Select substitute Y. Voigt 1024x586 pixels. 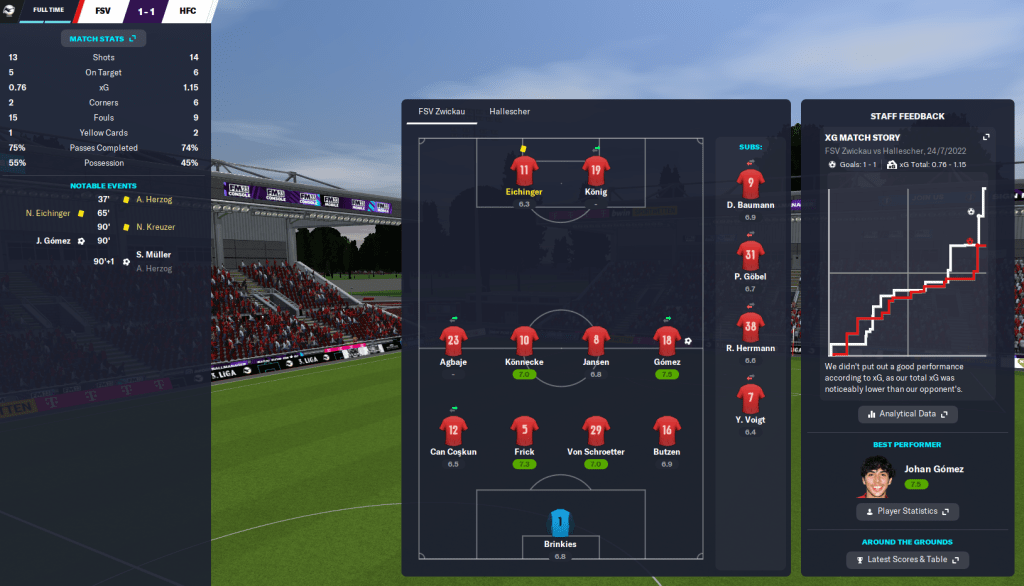click(x=751, y=399)
